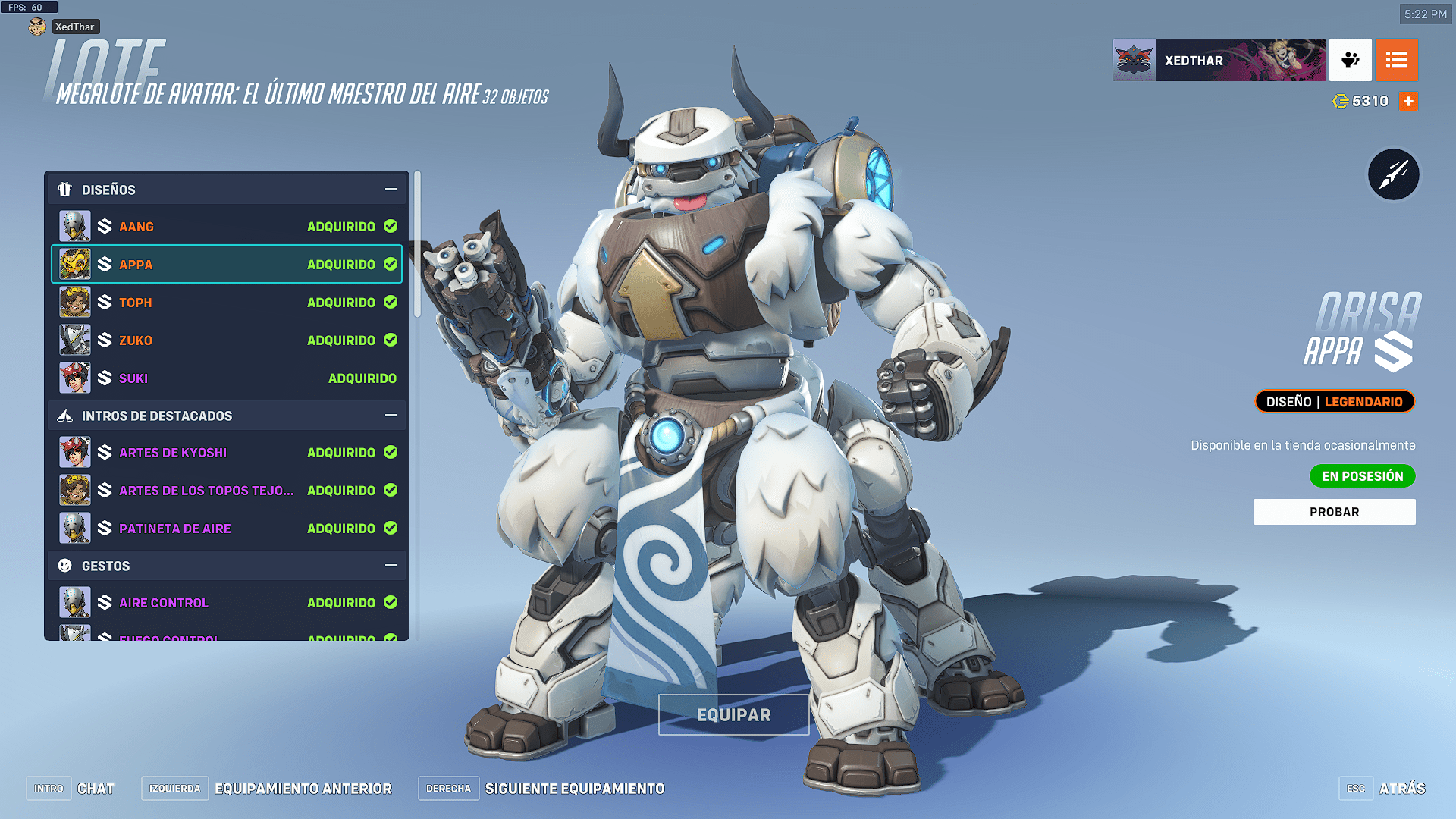This screenshot has width=1456, height=819.
Task: Select the Appa skin row
Action: tap(227, 265)
